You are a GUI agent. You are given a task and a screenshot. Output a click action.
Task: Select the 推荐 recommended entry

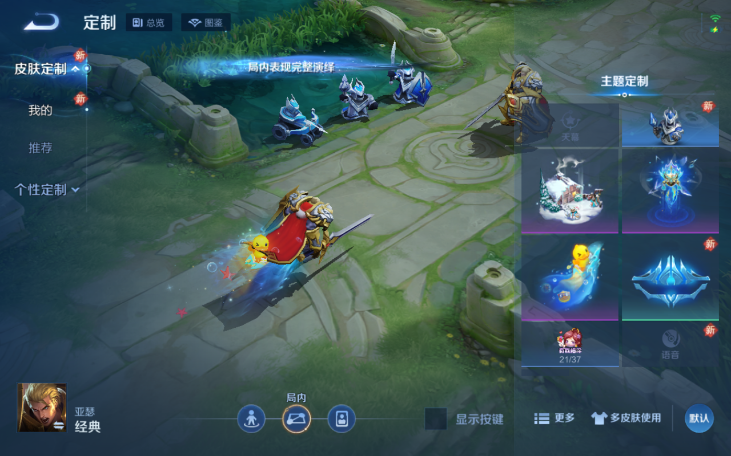click(40, 148)
